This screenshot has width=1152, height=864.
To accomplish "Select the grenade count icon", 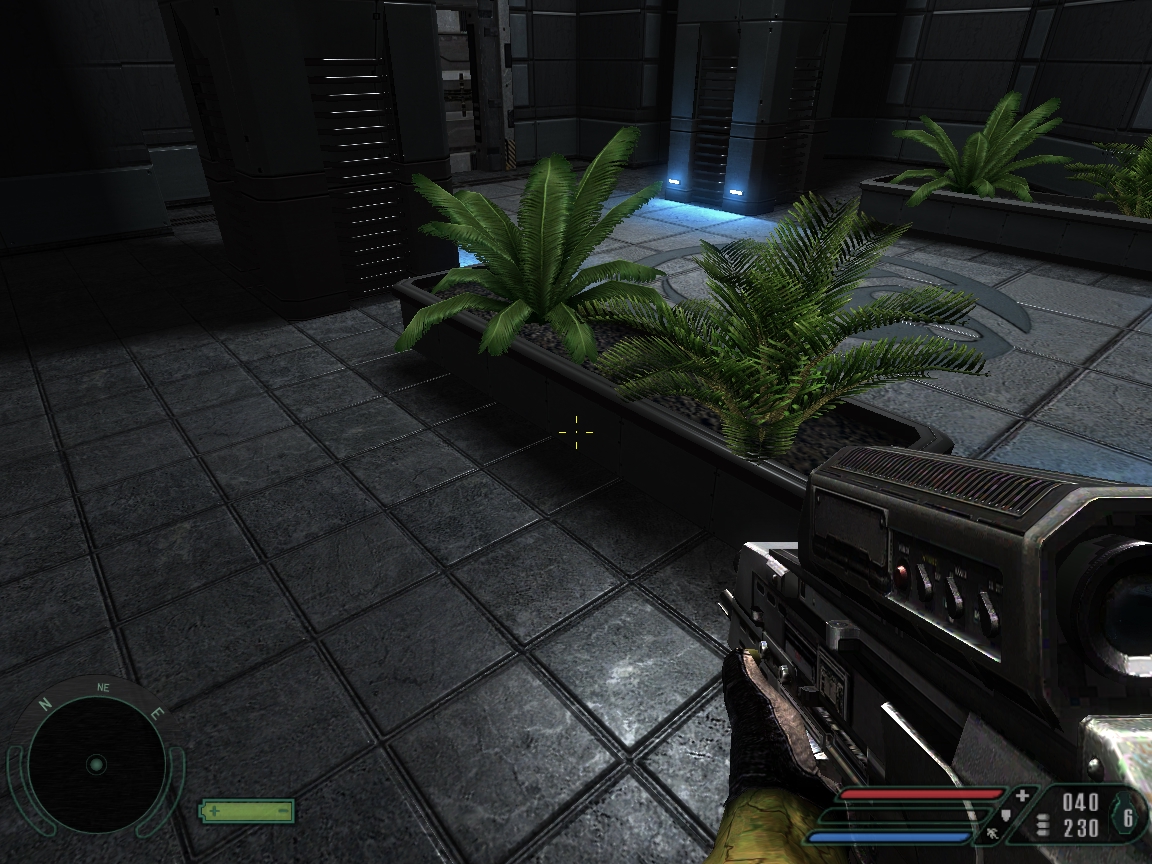I will [1129, 817].
